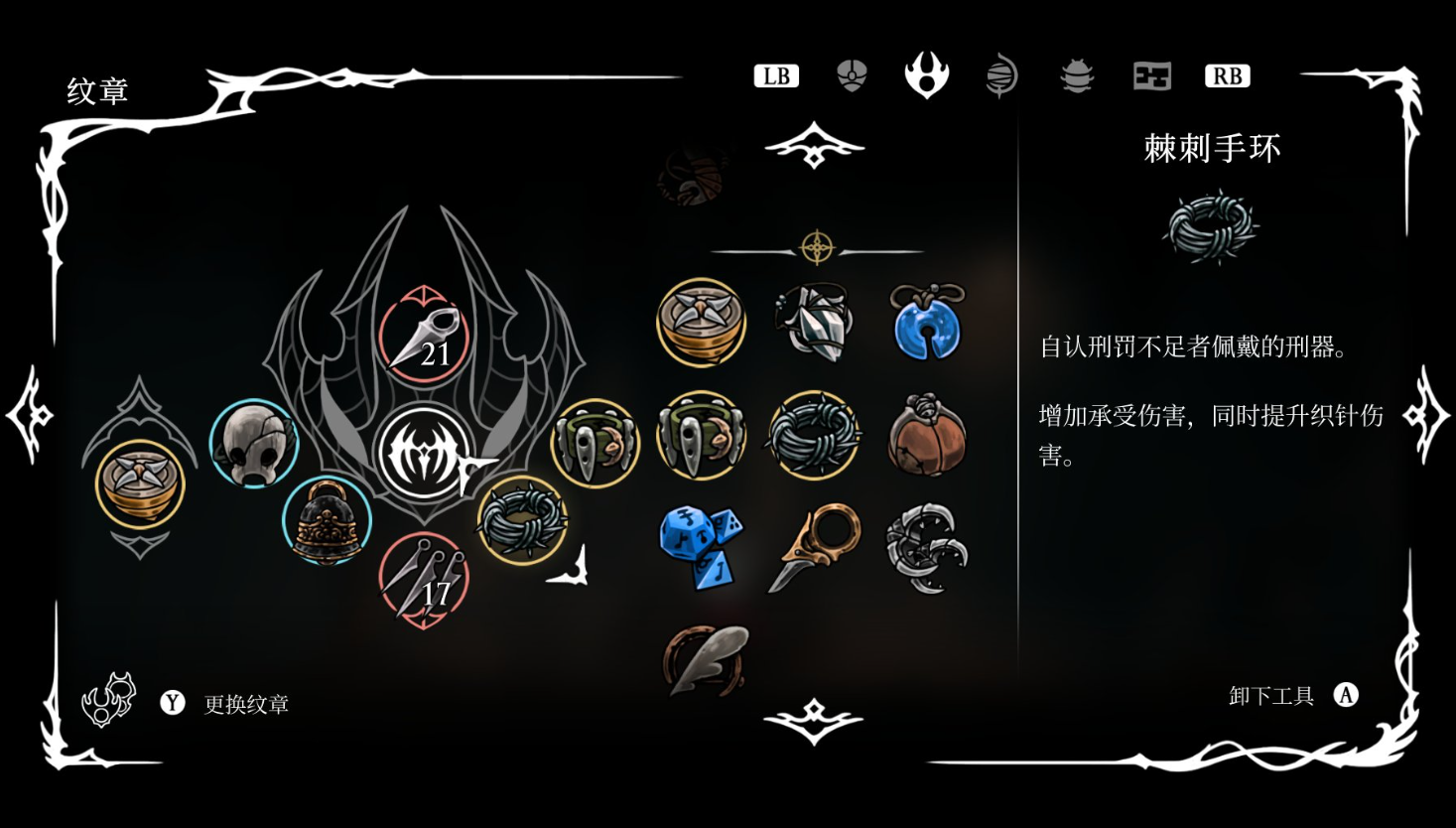
Task: Show tools above using the top ornate arrow
Action: coord(814,147)
